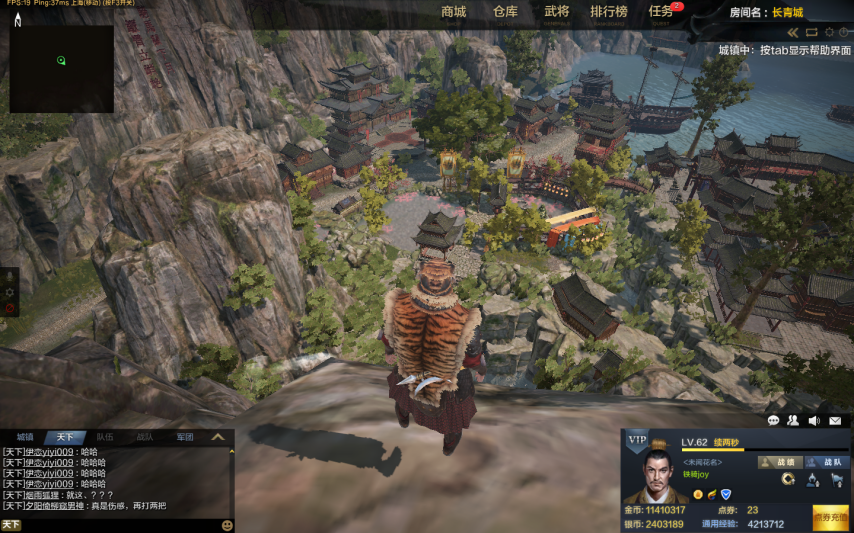Click the gear settings icon at top right
The height and width of the screenshot is (533, 854).
[829, 33]
